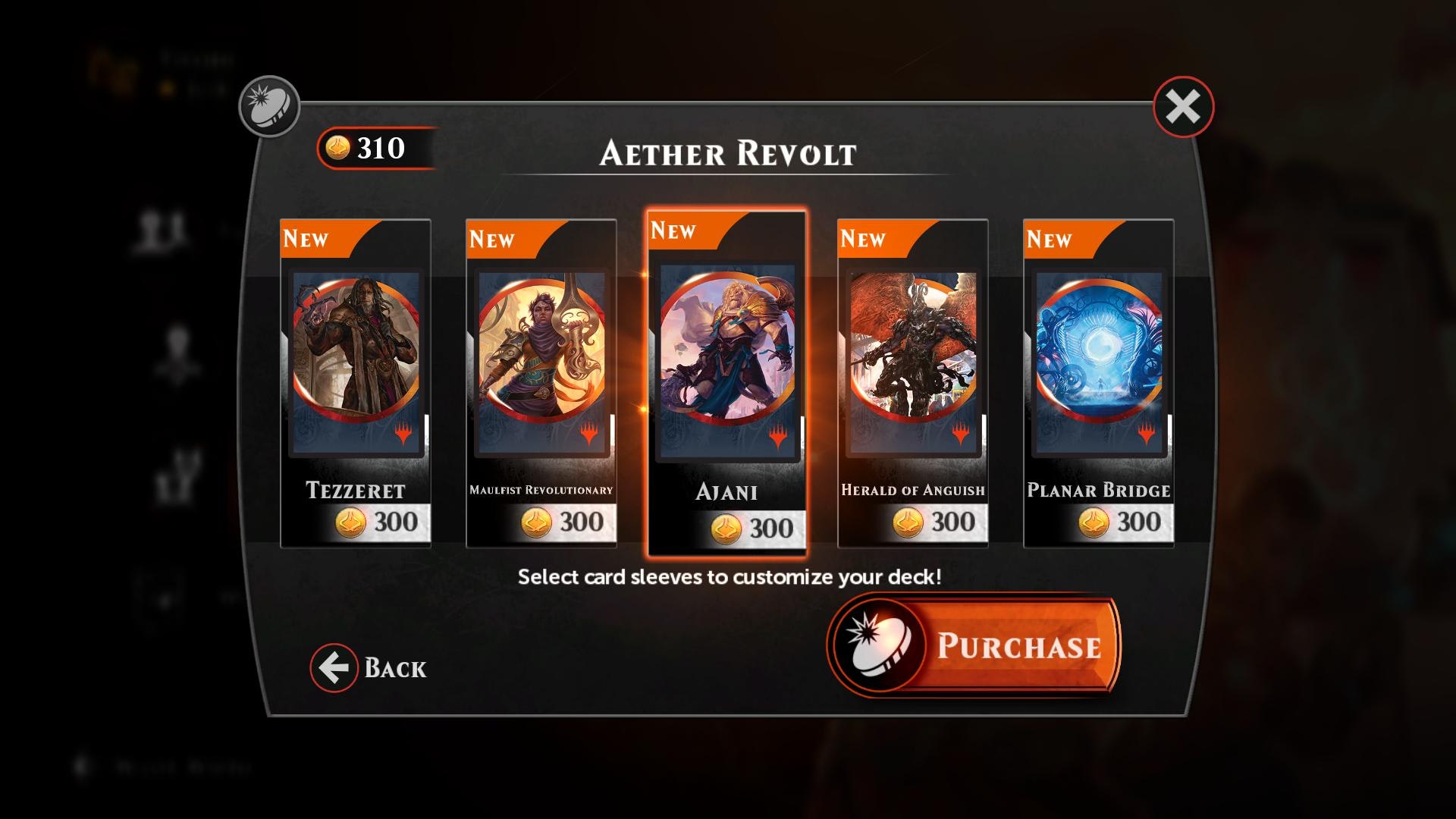Choose the Planar Bridge card sleeve
1456x819 pixels.
tap(1099, 383)
